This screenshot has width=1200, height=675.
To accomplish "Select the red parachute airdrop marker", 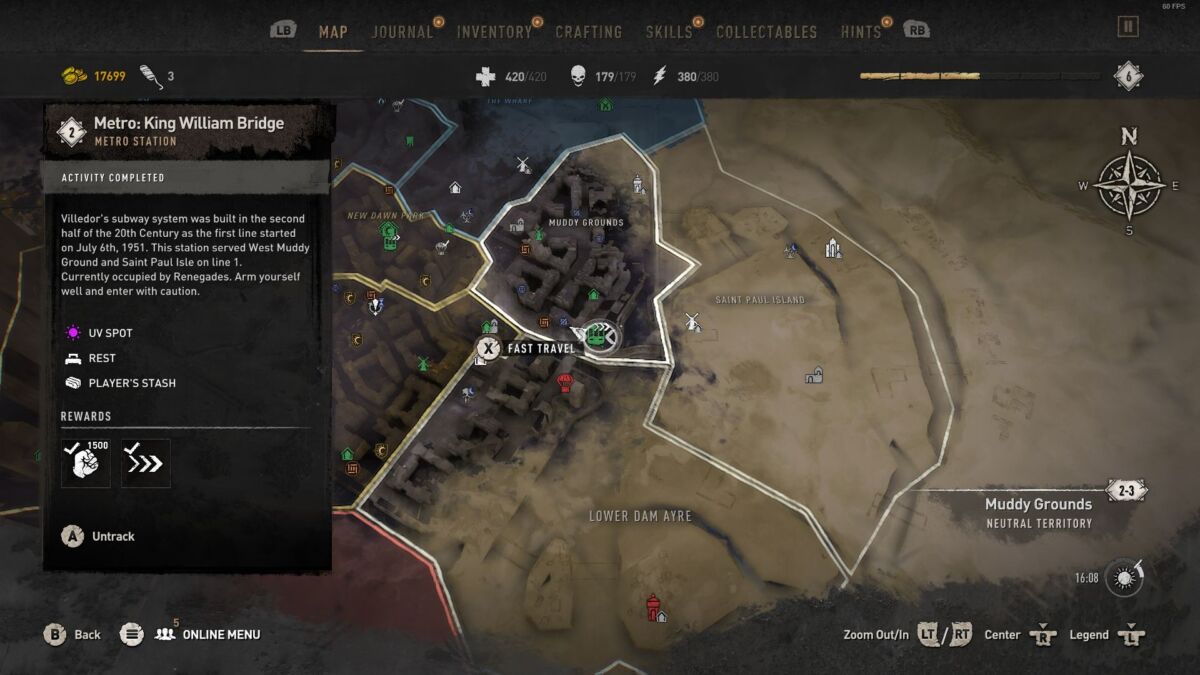I will [x=565, y=382].
